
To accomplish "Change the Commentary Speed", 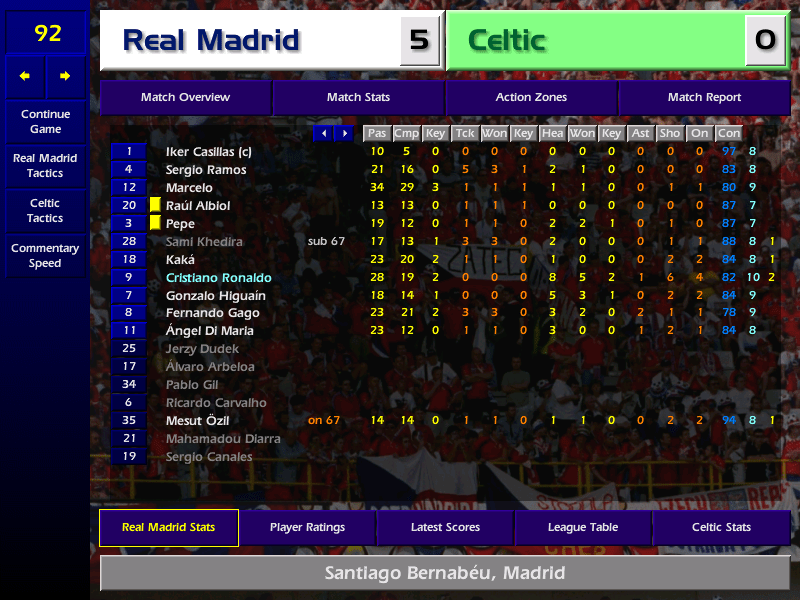I will [x=45, y=256].
